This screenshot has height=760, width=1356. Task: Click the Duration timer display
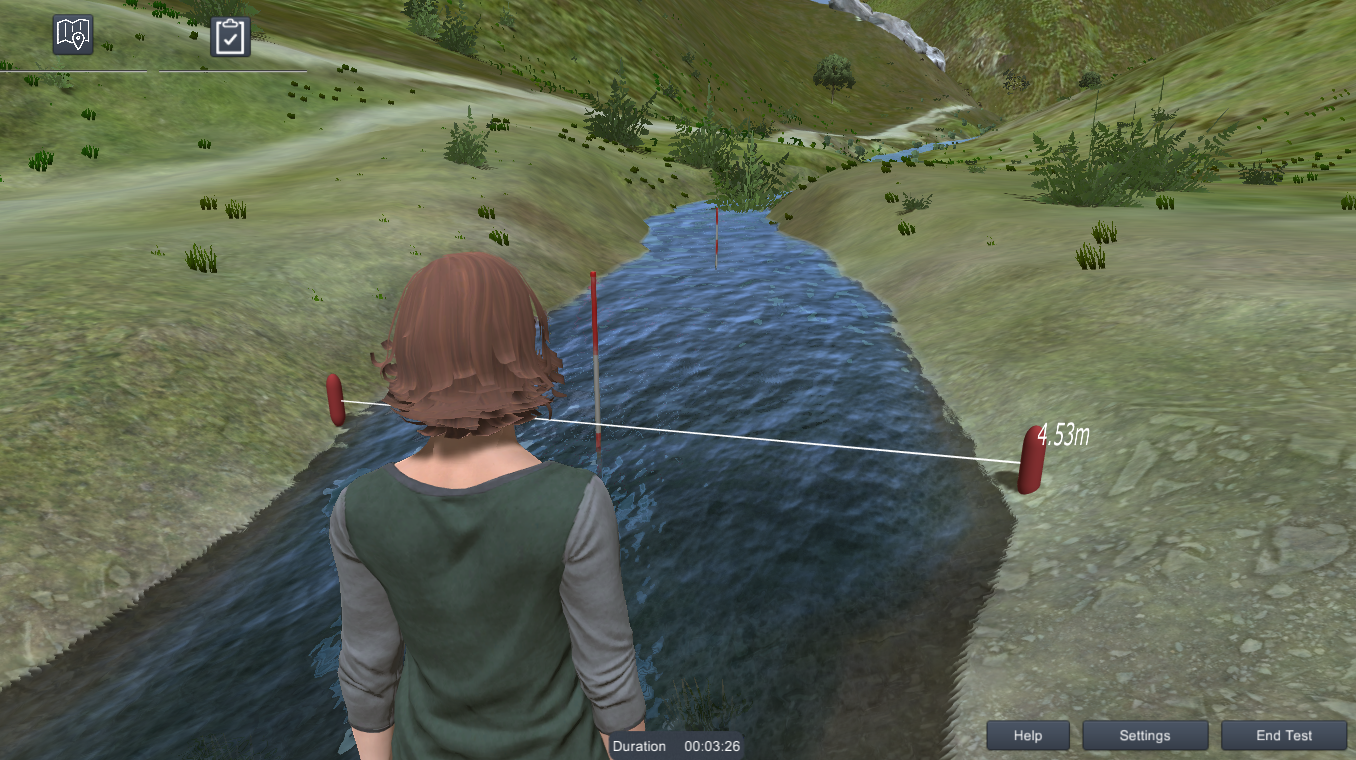coord(639,746)
